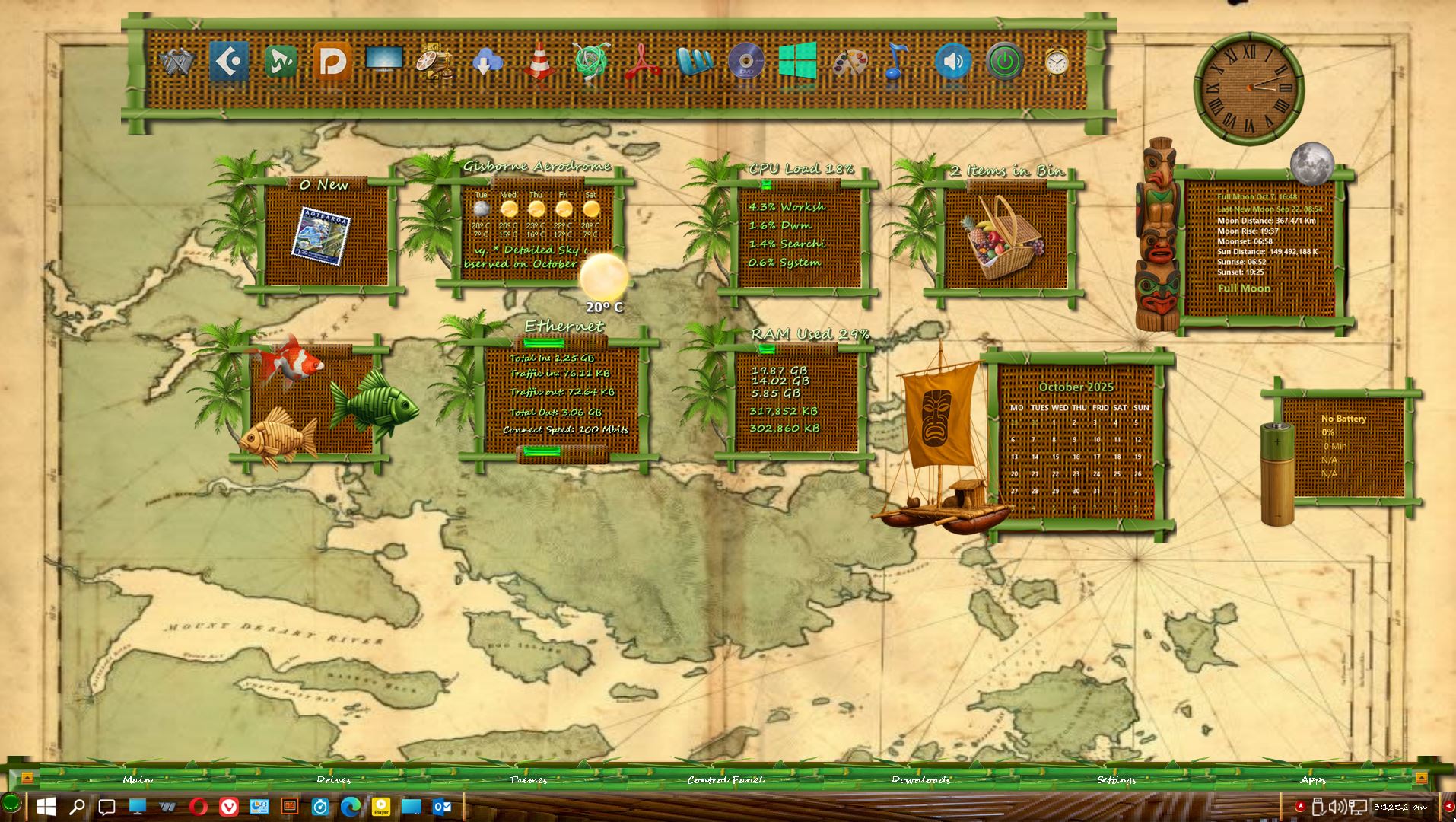Launch Opera browser from the taskbar

tap(198, 807)
